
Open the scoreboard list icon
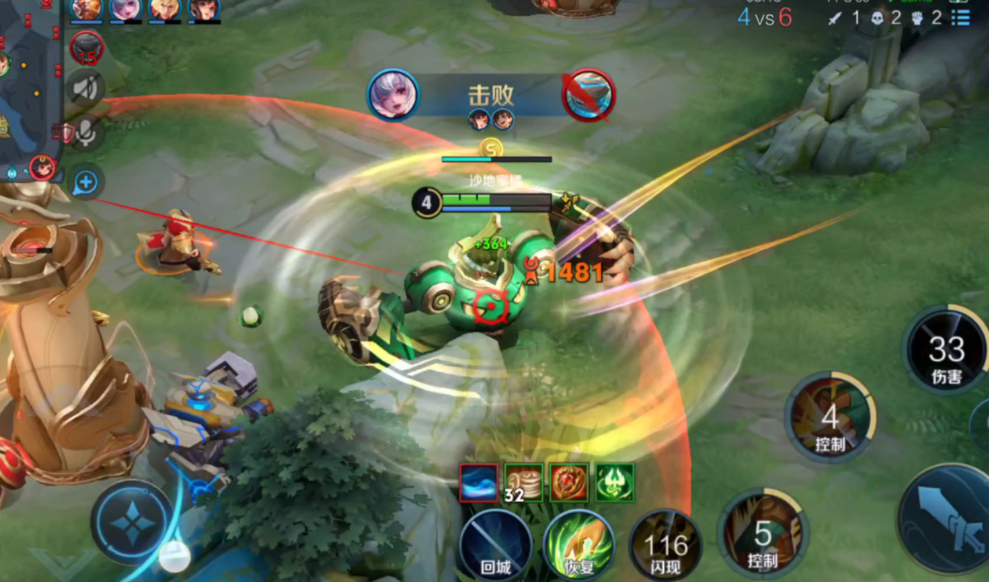coord(961,18)
